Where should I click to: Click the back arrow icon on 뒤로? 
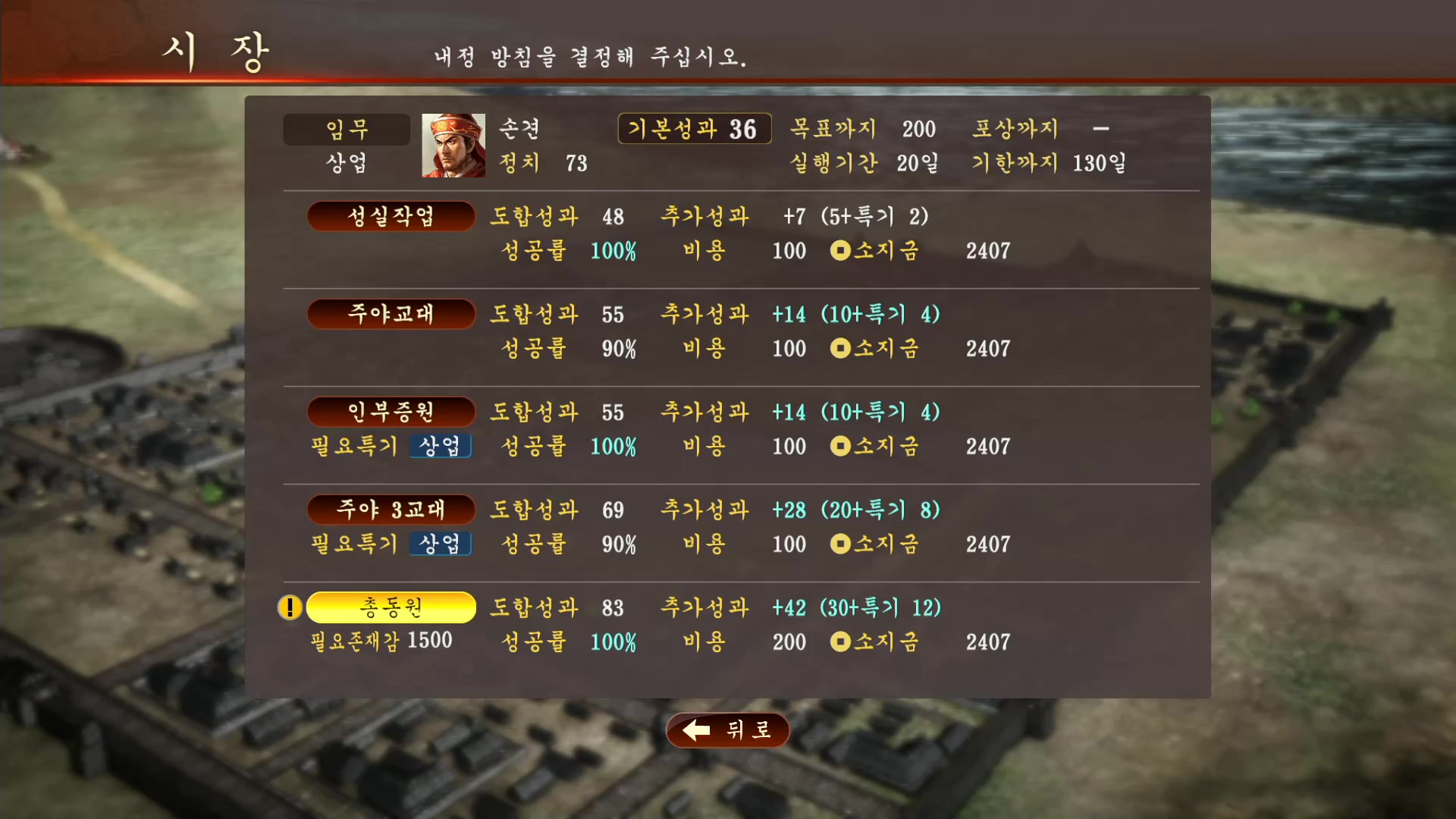695,730
